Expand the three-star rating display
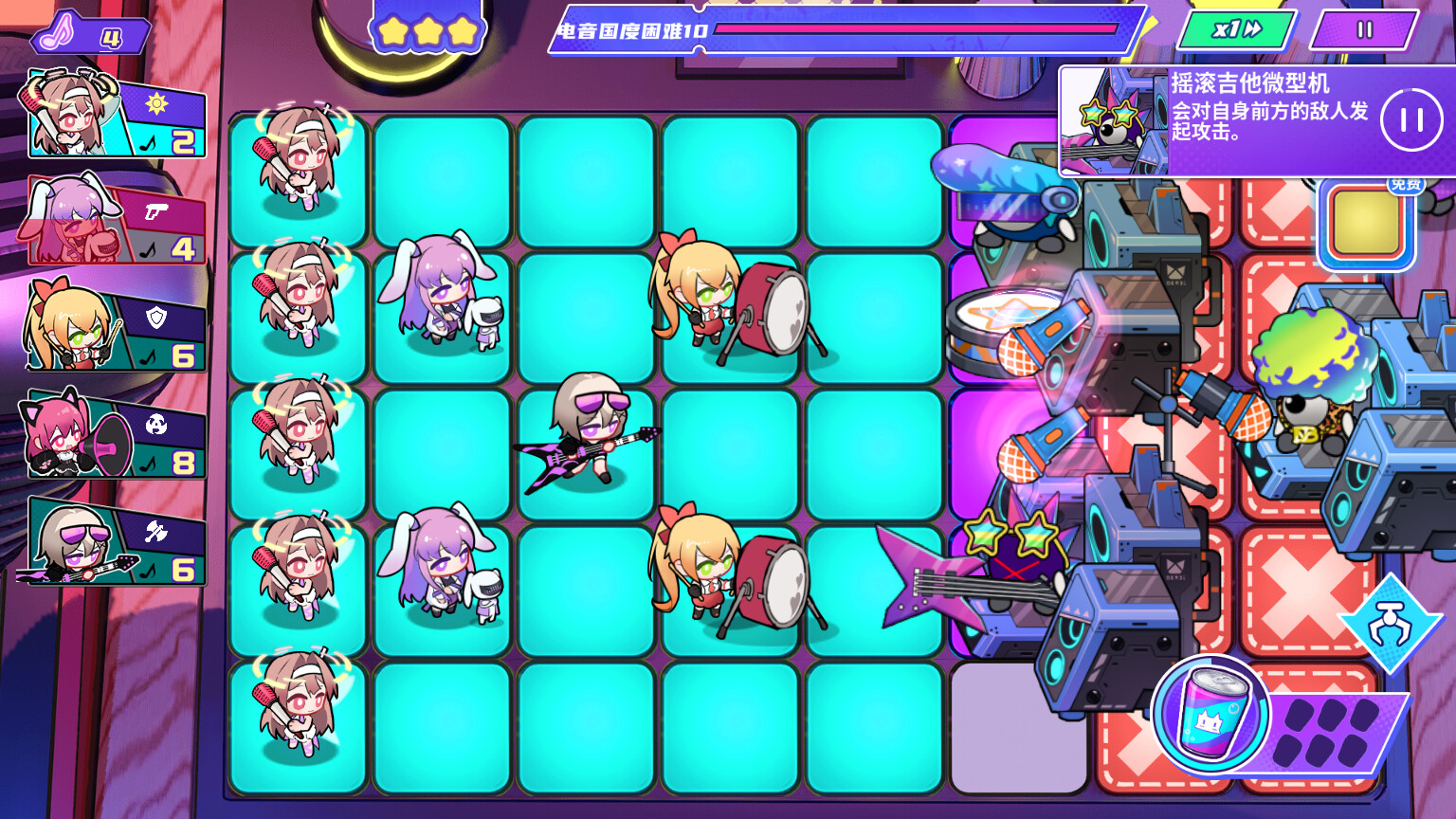The width and height of the screenshot is (1456, 819). pyautogui.click(x=428, y=28)
